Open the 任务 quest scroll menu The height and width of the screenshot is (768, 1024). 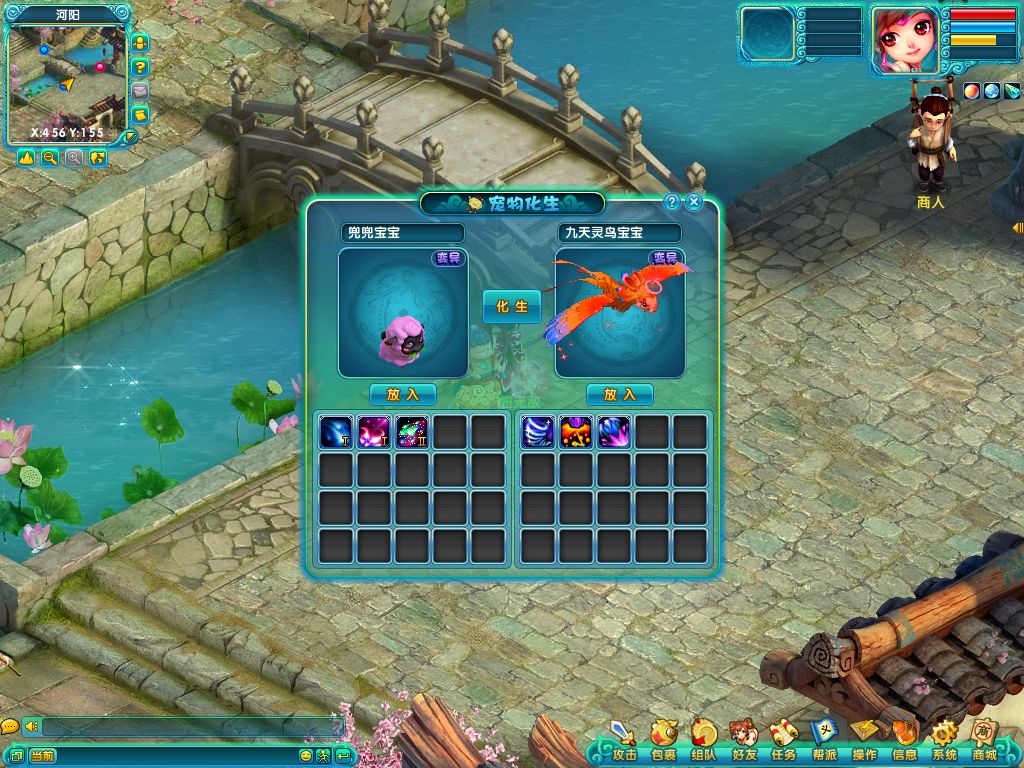click(x=783, y=741)
